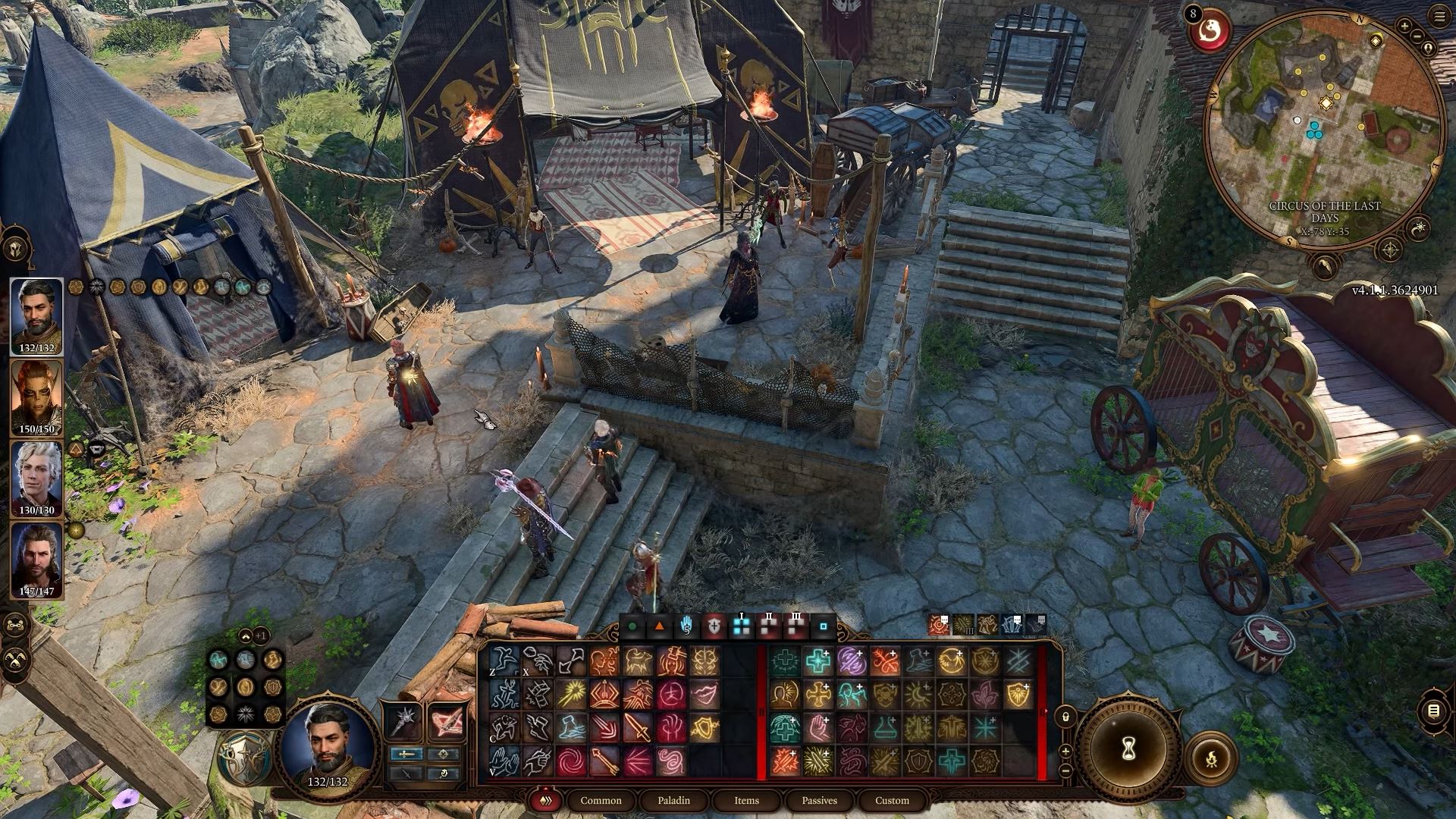Screen dimensions: 1456x819
Task: Use the sword attack icon in hotbar
Action: pos(637,728)
